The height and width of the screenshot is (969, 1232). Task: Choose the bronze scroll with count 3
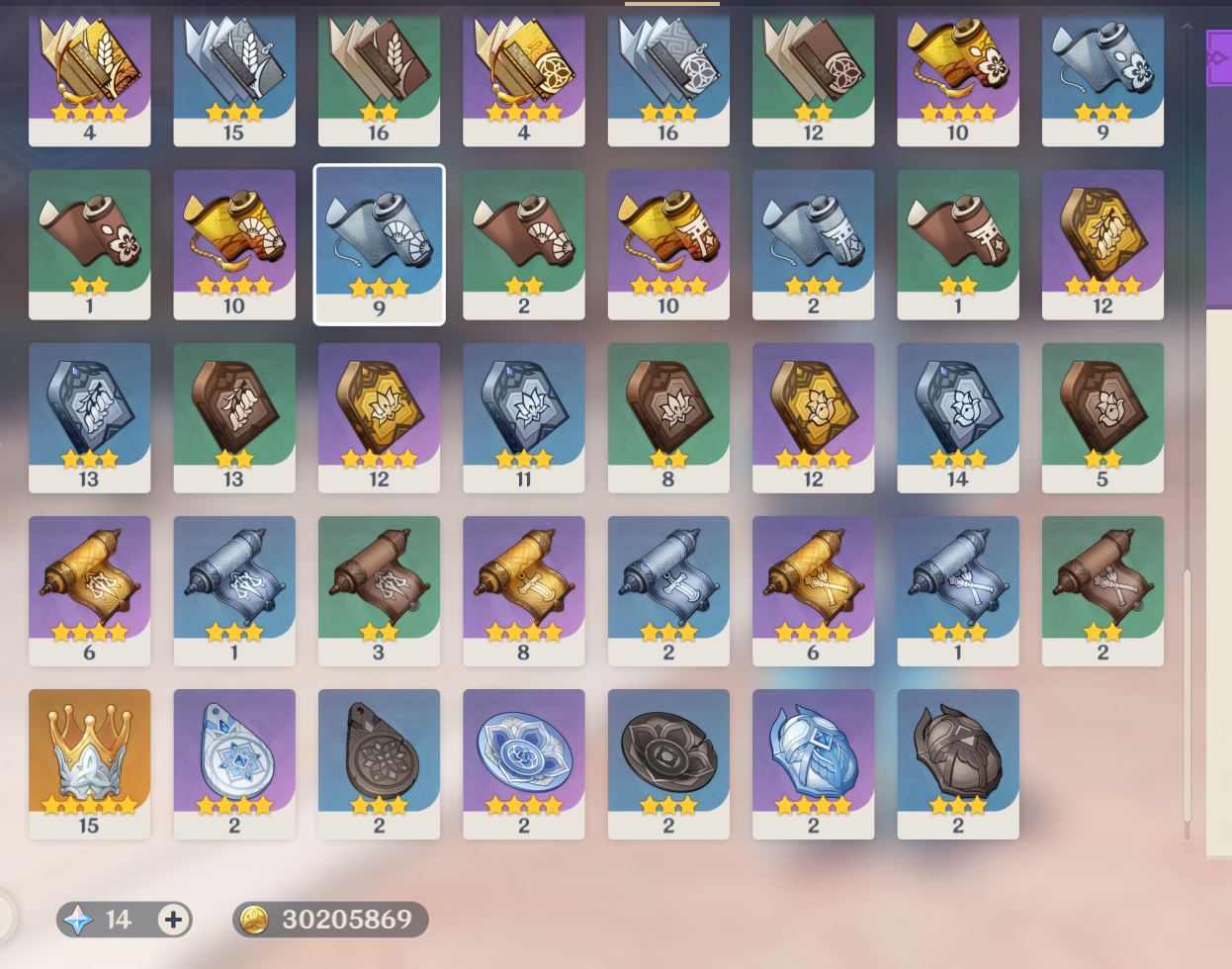pyautogui.click(x=379, y=590)
